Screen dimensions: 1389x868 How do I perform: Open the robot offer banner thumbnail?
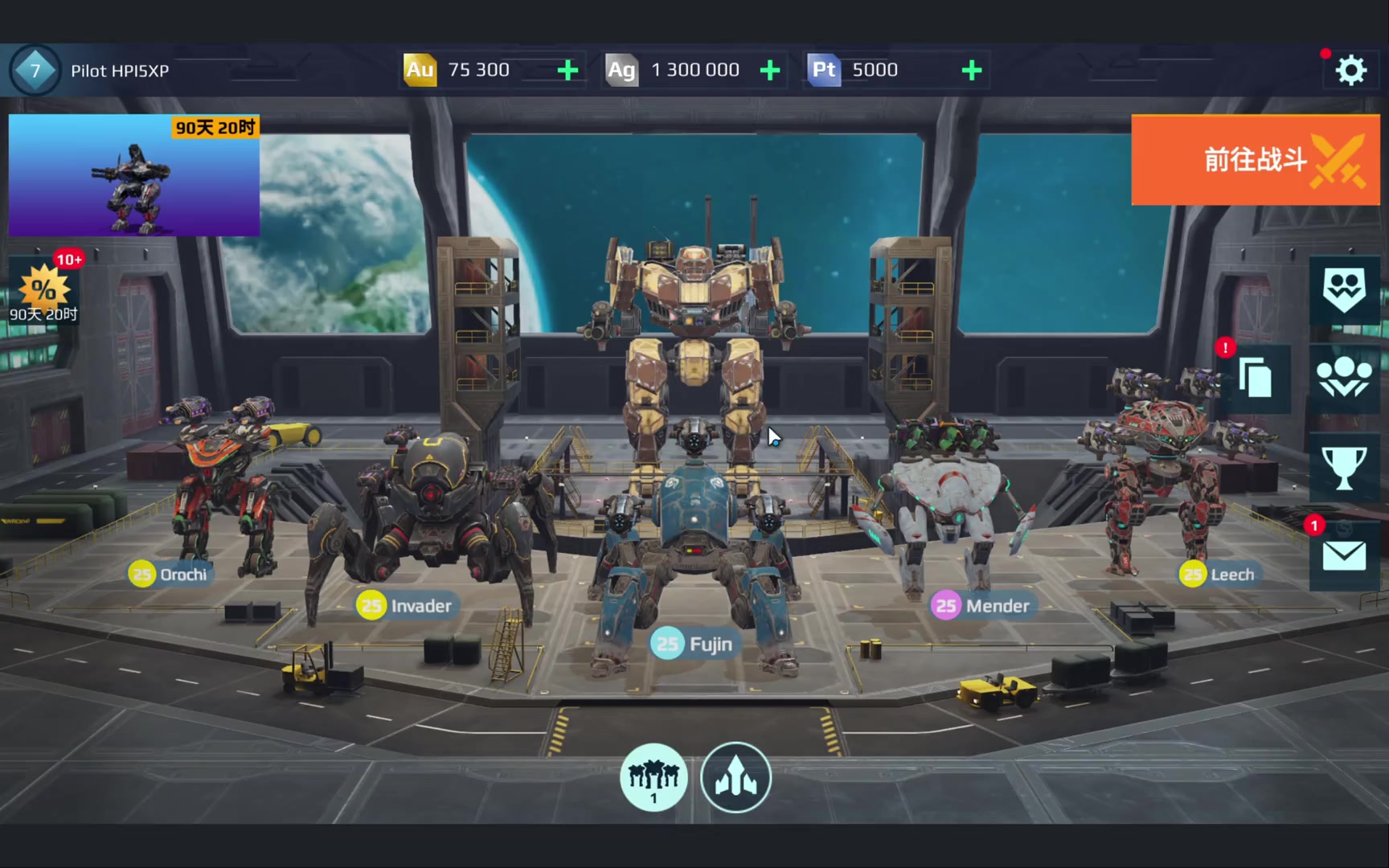(134, 175)
